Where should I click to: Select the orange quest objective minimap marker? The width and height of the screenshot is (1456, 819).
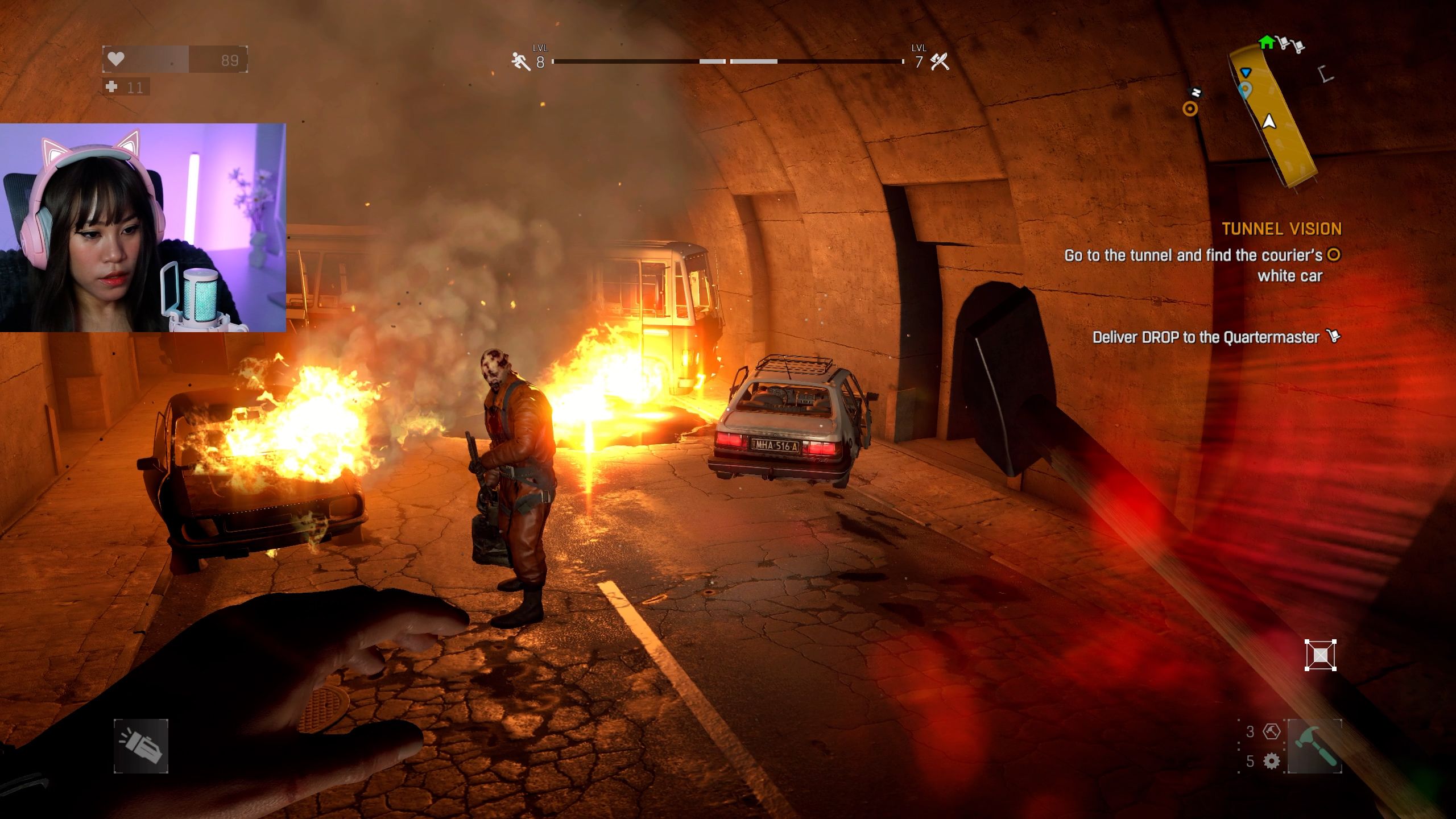[x=1190, y=108]
